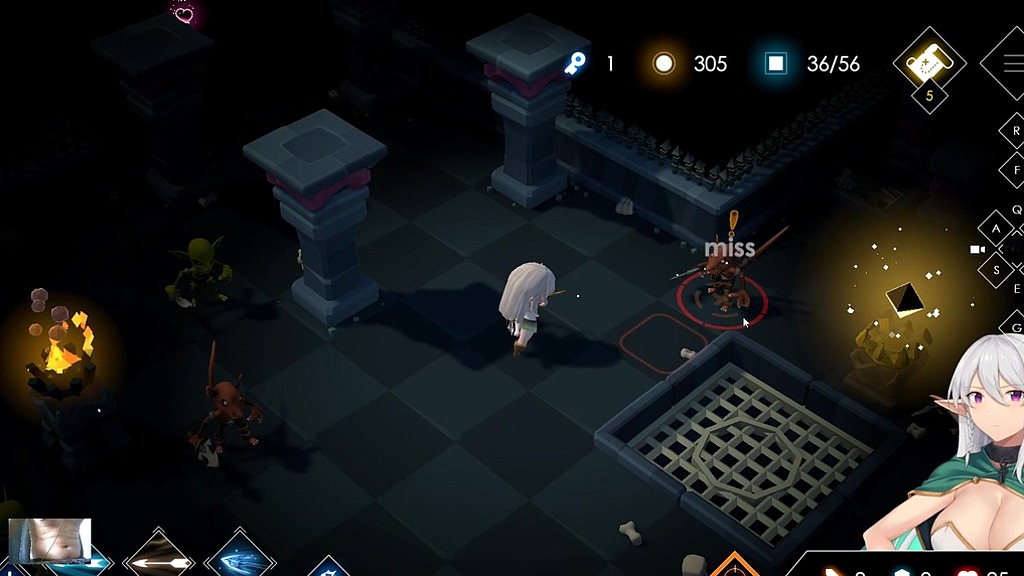Image resolution: width=1024 pixels, height=576 pixels.
Task: Select the orange crosshair target icon
Action: [733, 568]
